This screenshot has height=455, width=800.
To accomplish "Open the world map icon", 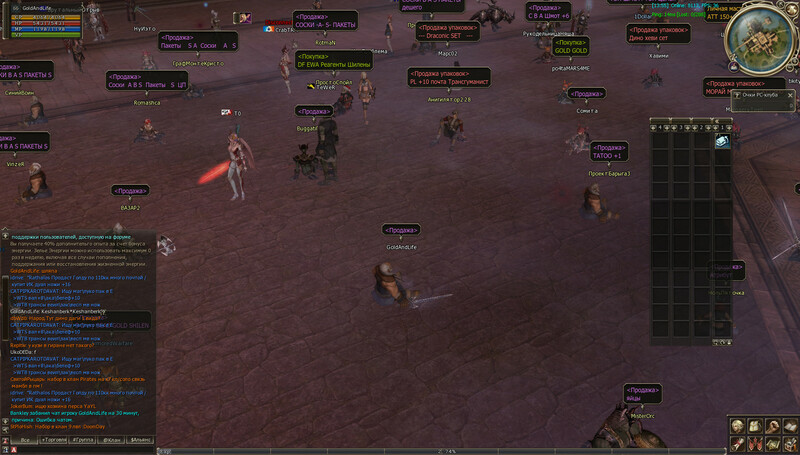I will tap(771, 443).
